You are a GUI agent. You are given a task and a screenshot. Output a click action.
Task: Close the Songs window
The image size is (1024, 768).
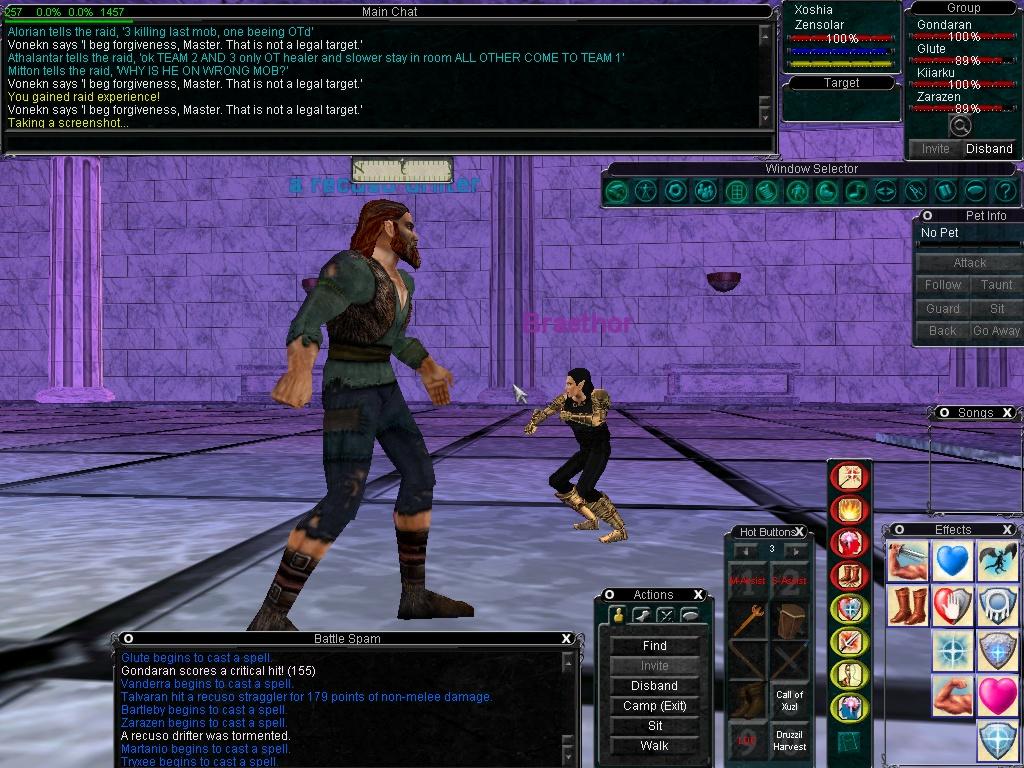(1007, 413)
